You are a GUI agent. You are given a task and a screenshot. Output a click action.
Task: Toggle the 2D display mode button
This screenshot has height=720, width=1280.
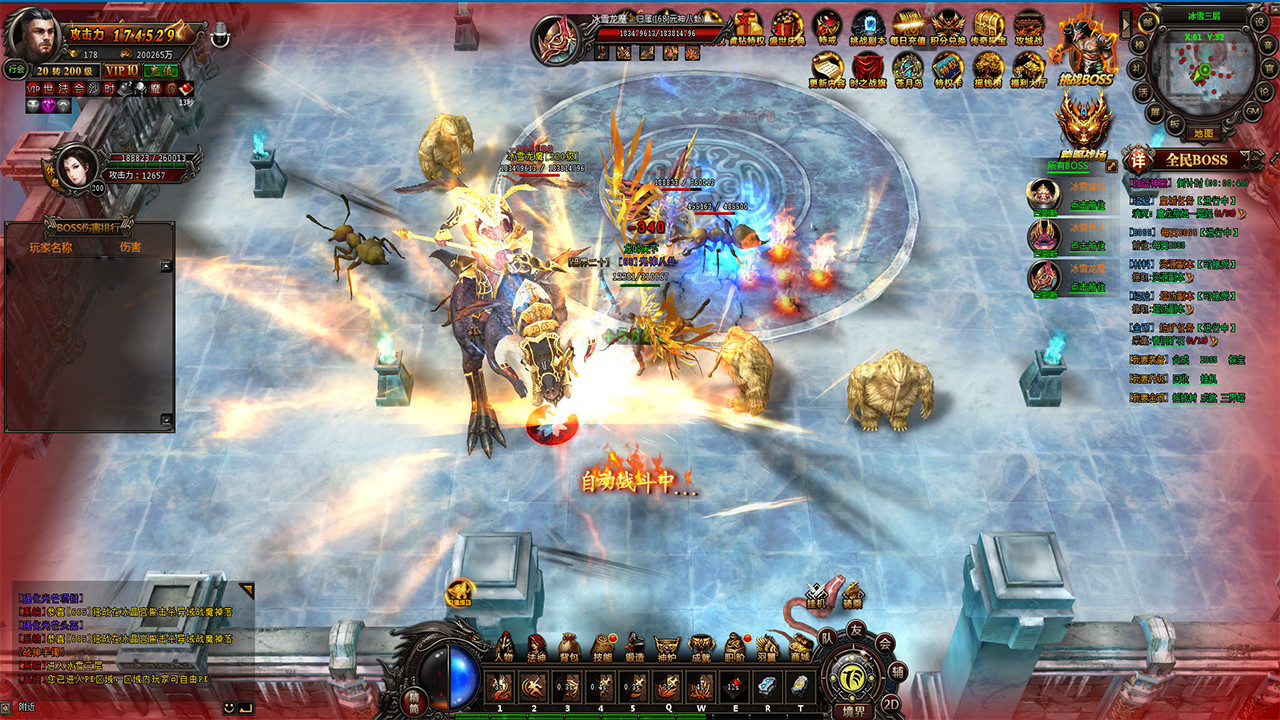(892, 703)
